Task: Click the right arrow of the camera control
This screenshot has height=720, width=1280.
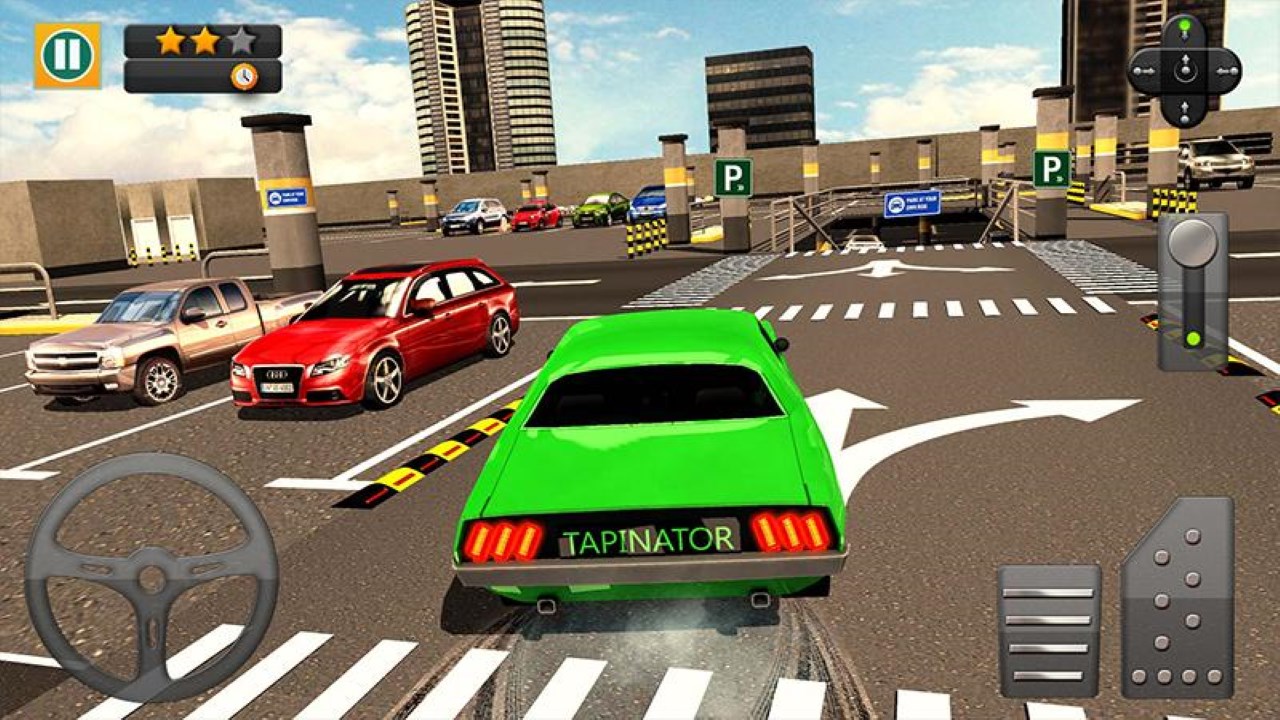Action: [1227, 69]
